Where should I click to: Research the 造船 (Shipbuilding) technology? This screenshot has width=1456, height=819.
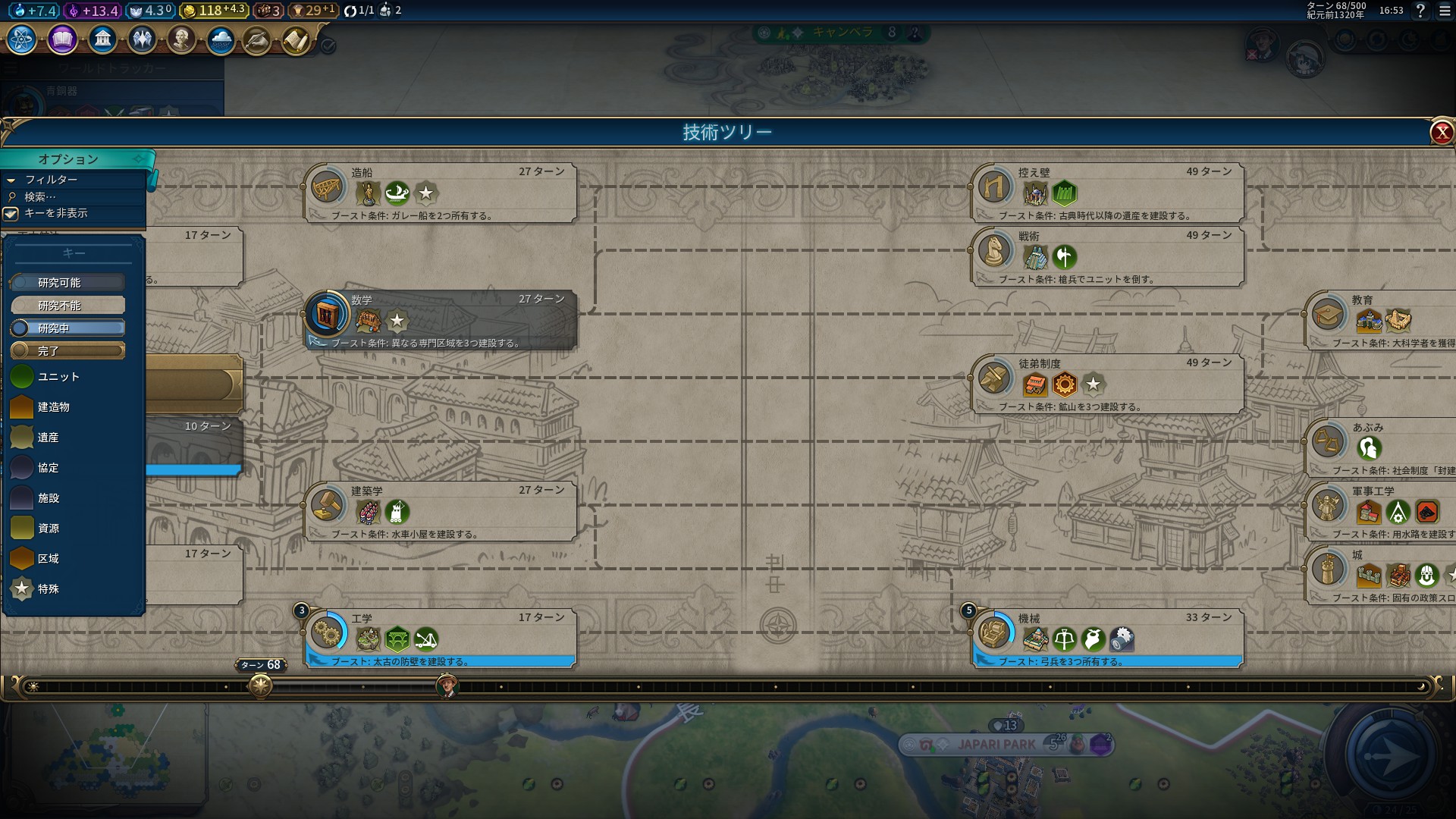[x=440, y=193]
